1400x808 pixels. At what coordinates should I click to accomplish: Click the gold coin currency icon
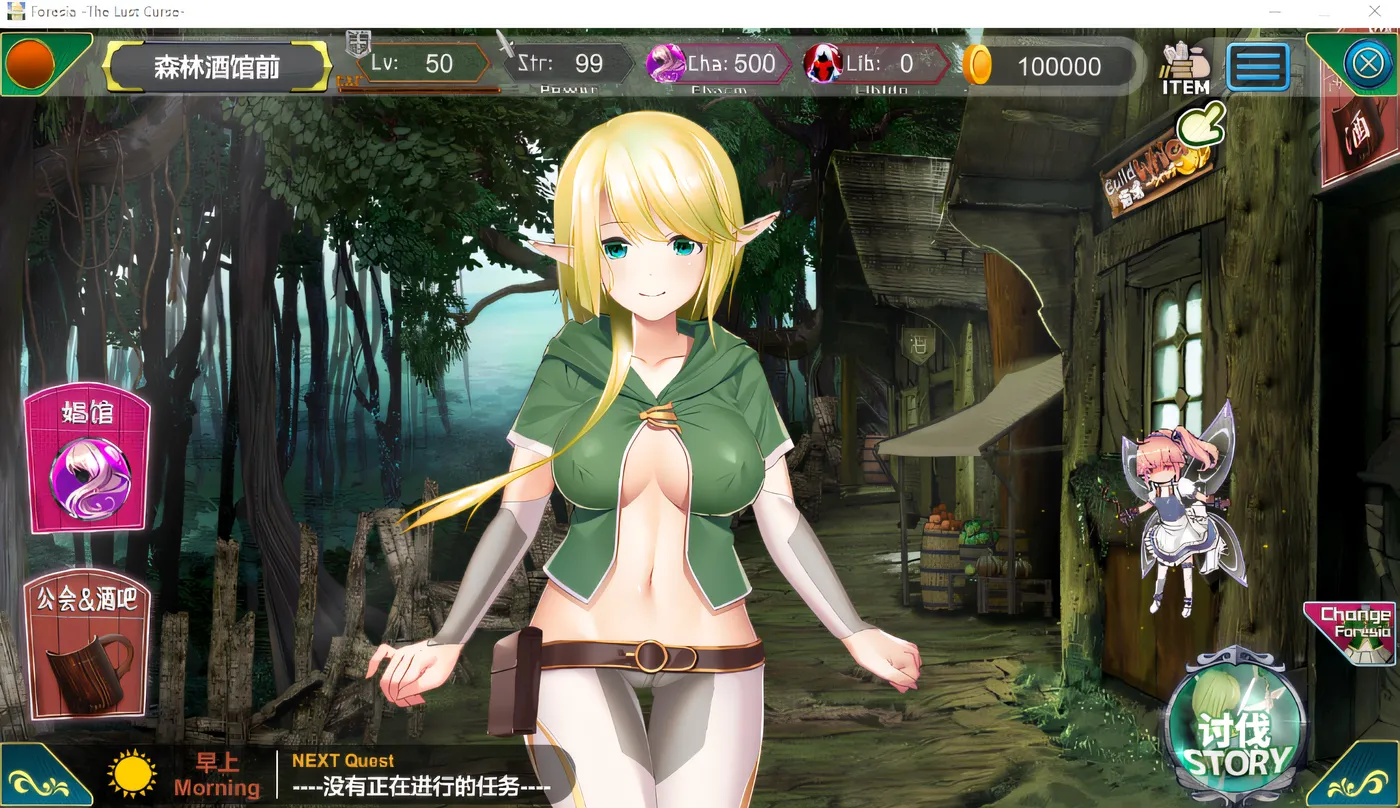(978, 65)
